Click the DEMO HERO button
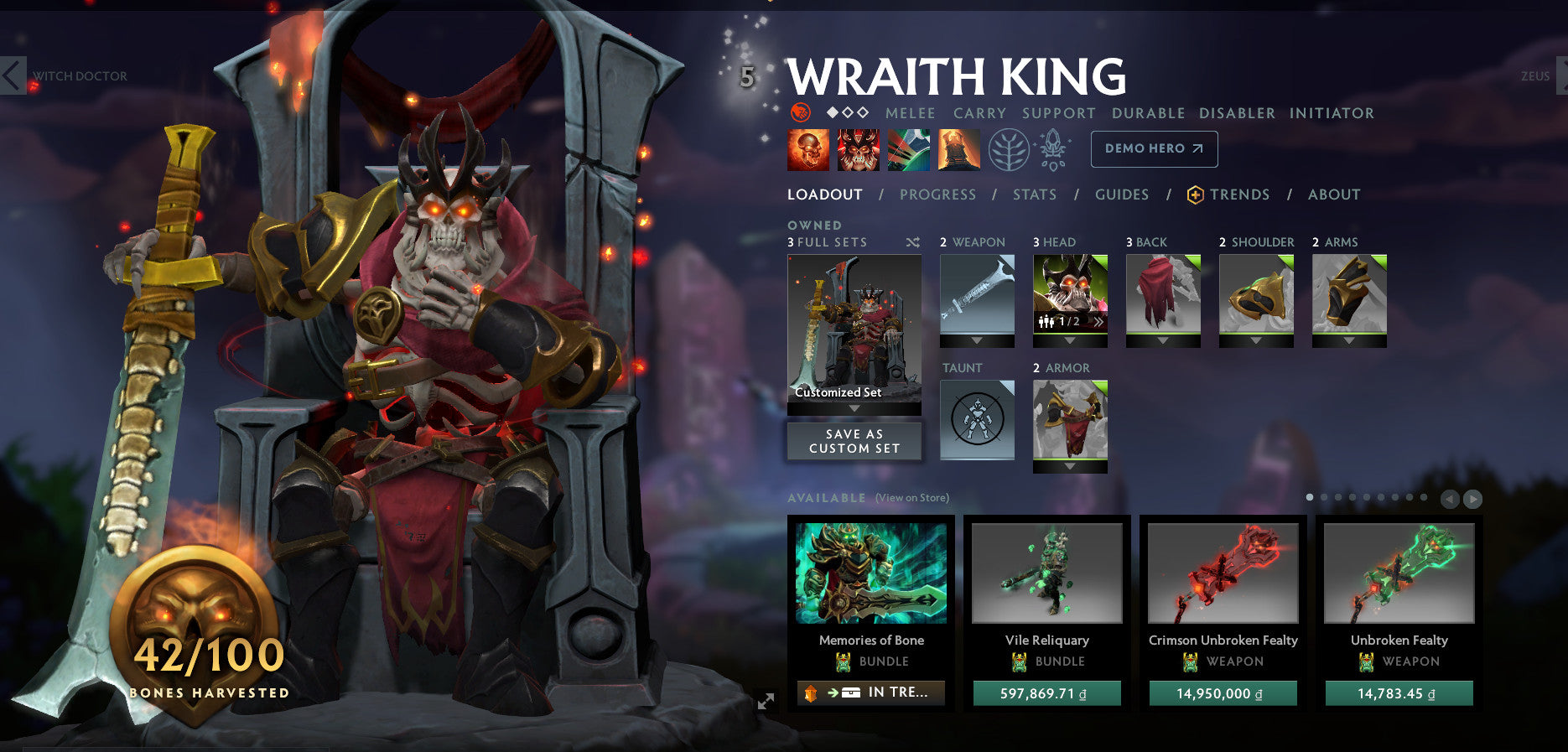Screen dimensions: 1568x752 coord(1154,148)
